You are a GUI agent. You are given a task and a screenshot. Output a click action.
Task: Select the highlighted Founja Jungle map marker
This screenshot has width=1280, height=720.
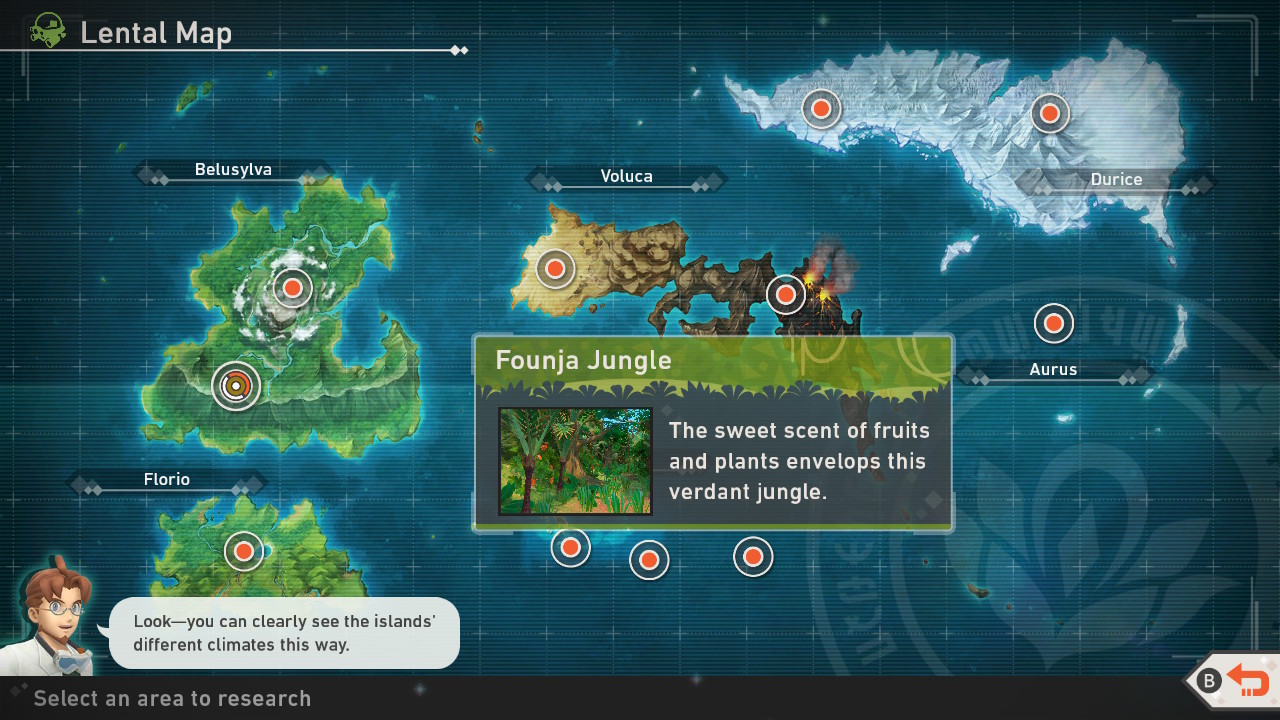pyautogui.click(x=236, y=386)
